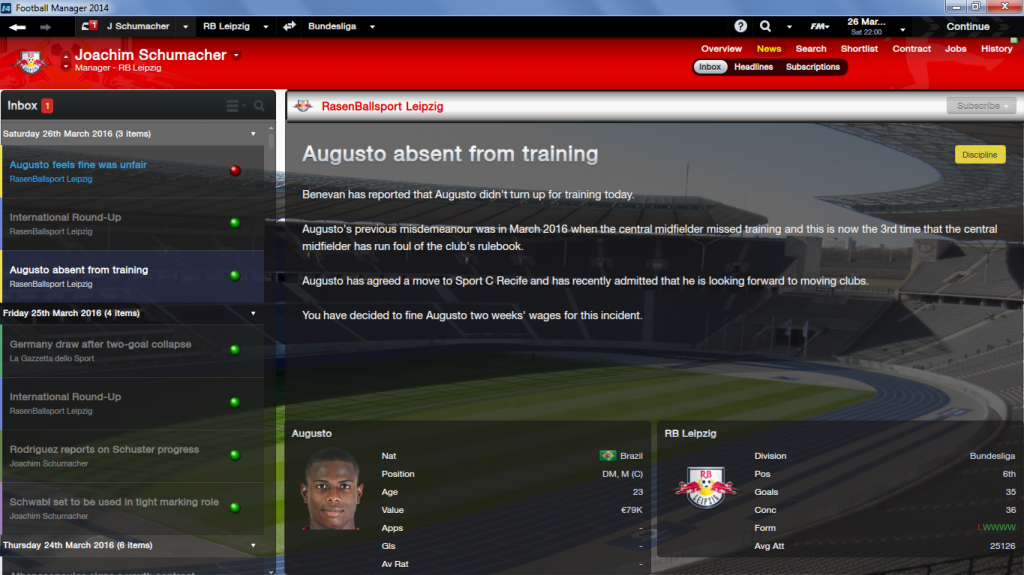Open the Jobs tab
This screenshot has height=575, width=1024.
click(956, 49)
